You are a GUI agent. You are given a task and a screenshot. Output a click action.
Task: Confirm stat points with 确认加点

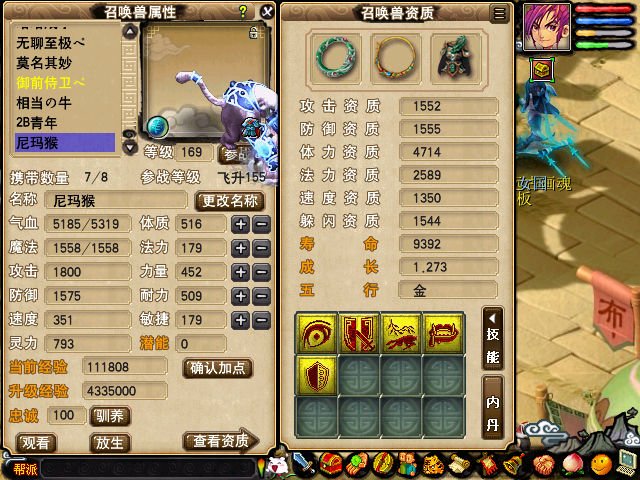(217, 367)
